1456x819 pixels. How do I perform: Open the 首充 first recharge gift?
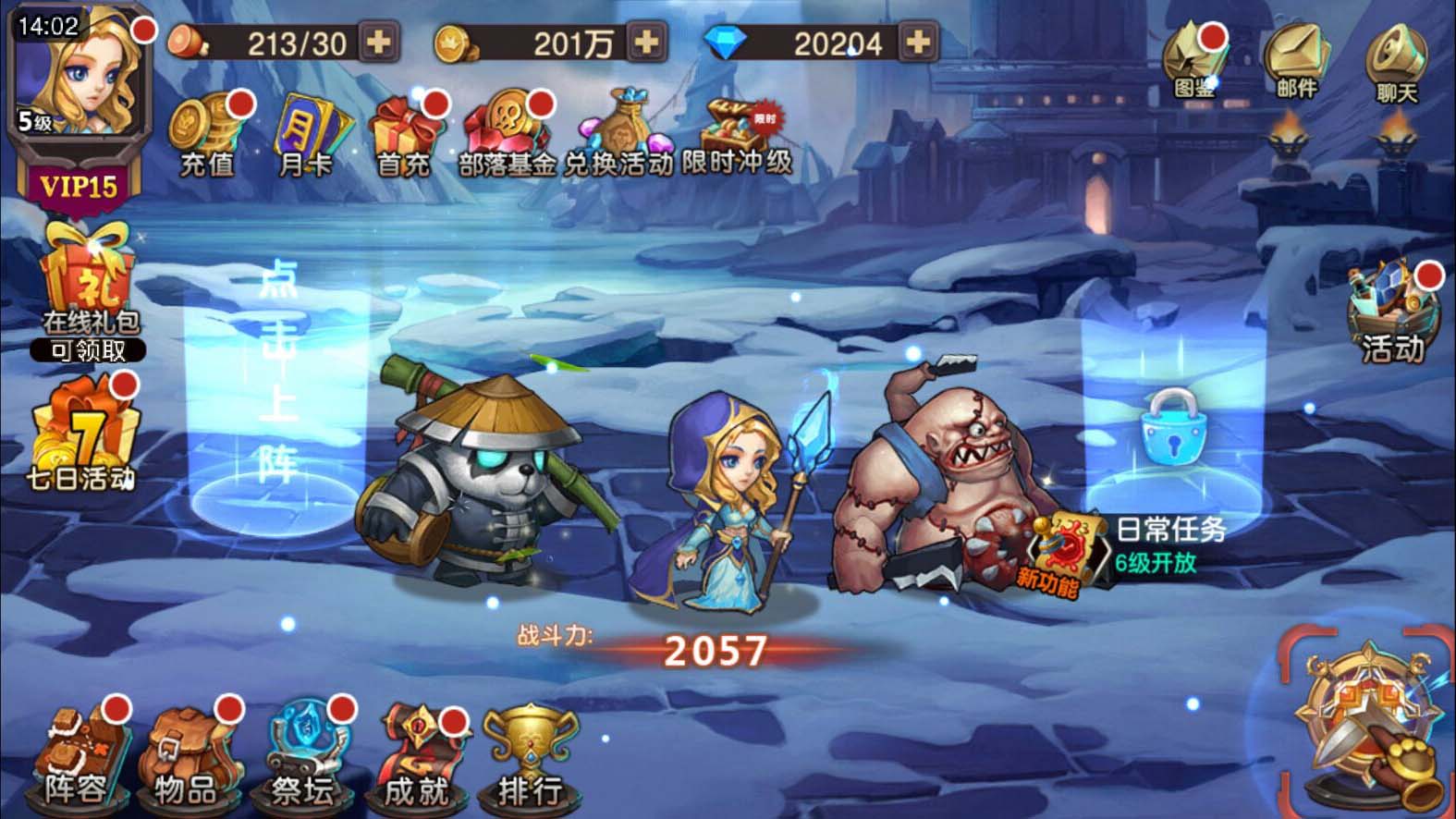click(x=404, y=134)
